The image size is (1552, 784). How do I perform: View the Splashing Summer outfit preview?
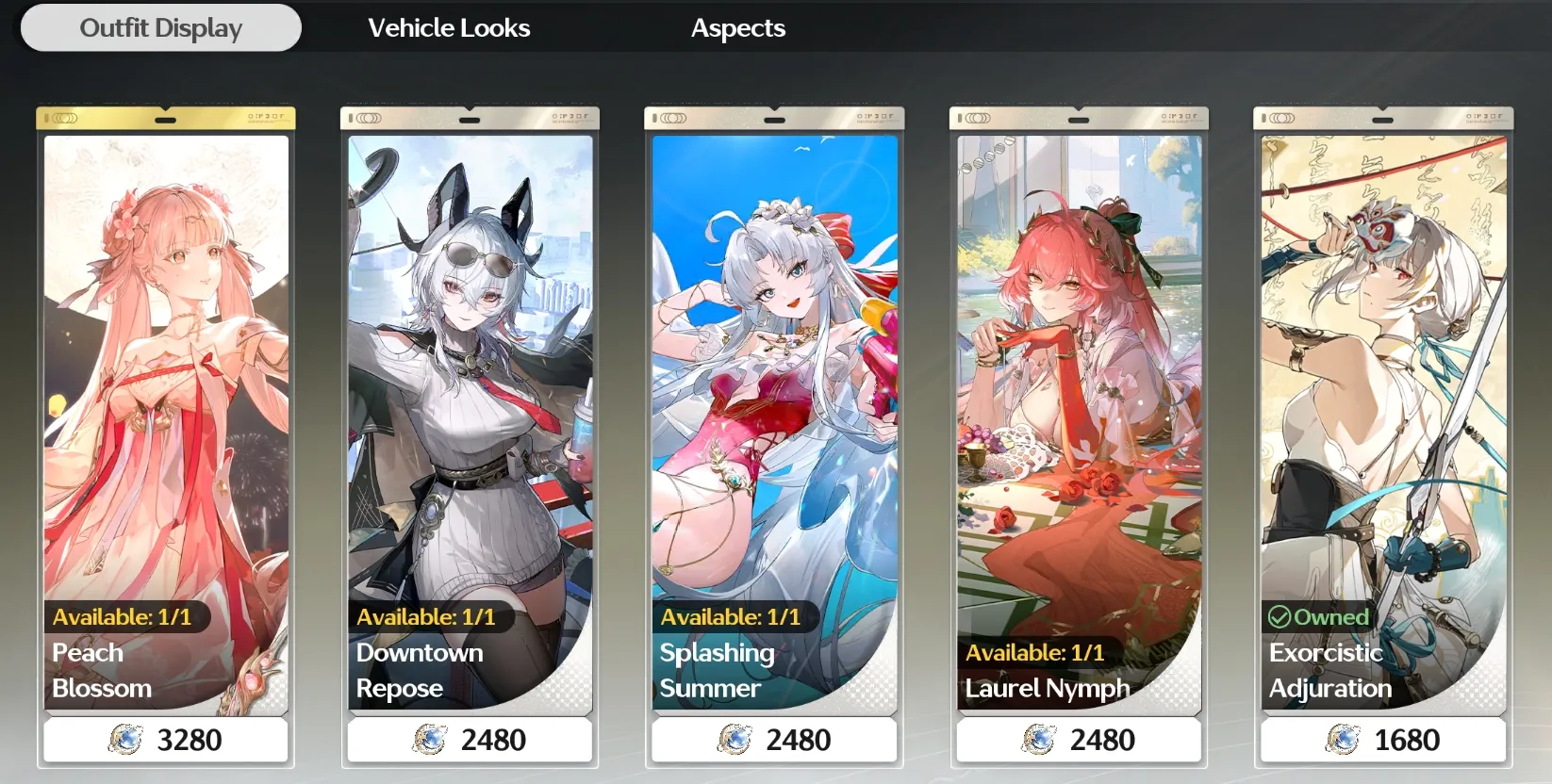pyautogui.click(x=773, y=377)
